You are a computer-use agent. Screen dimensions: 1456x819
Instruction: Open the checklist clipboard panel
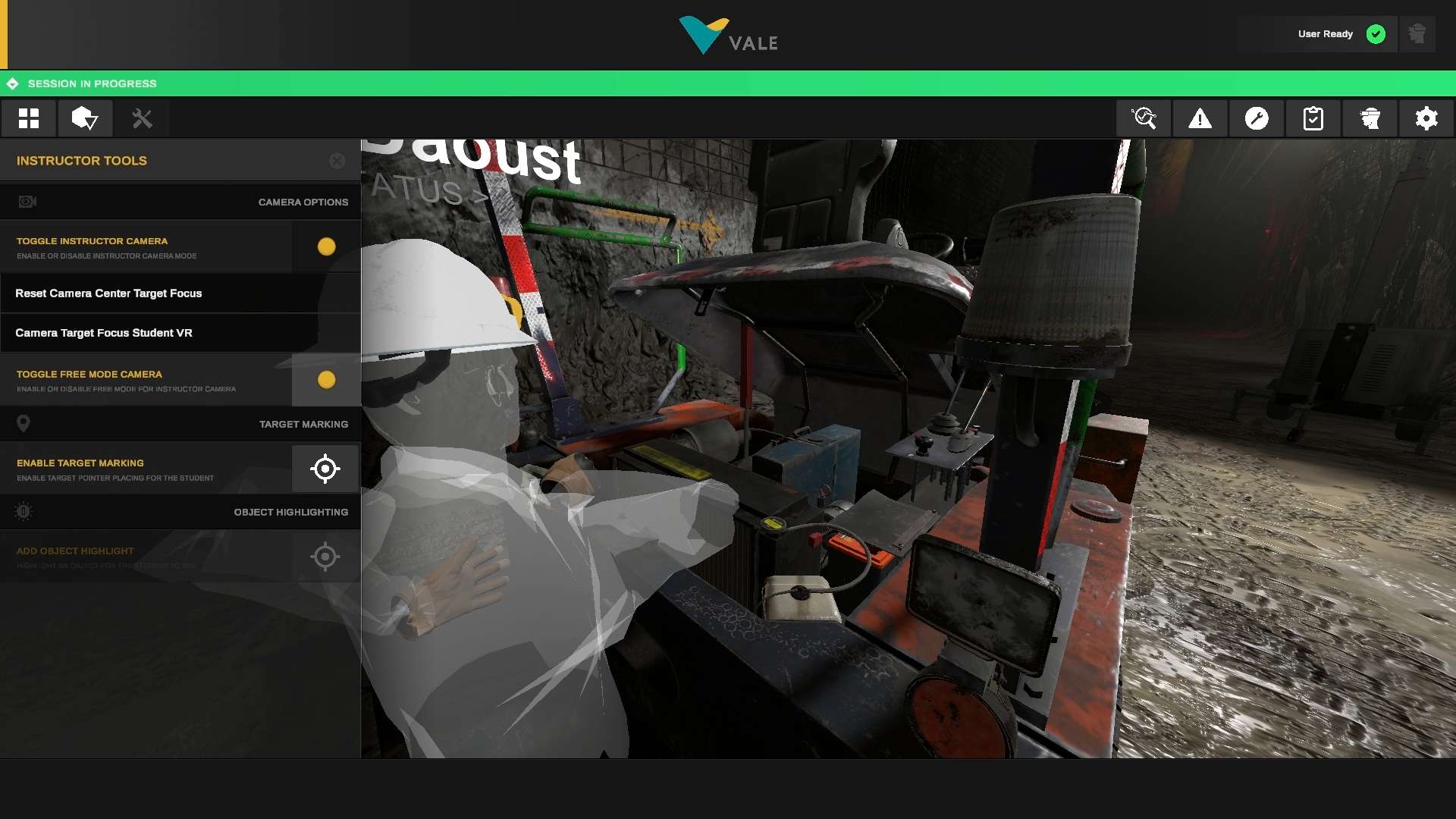pos(1313,118)
